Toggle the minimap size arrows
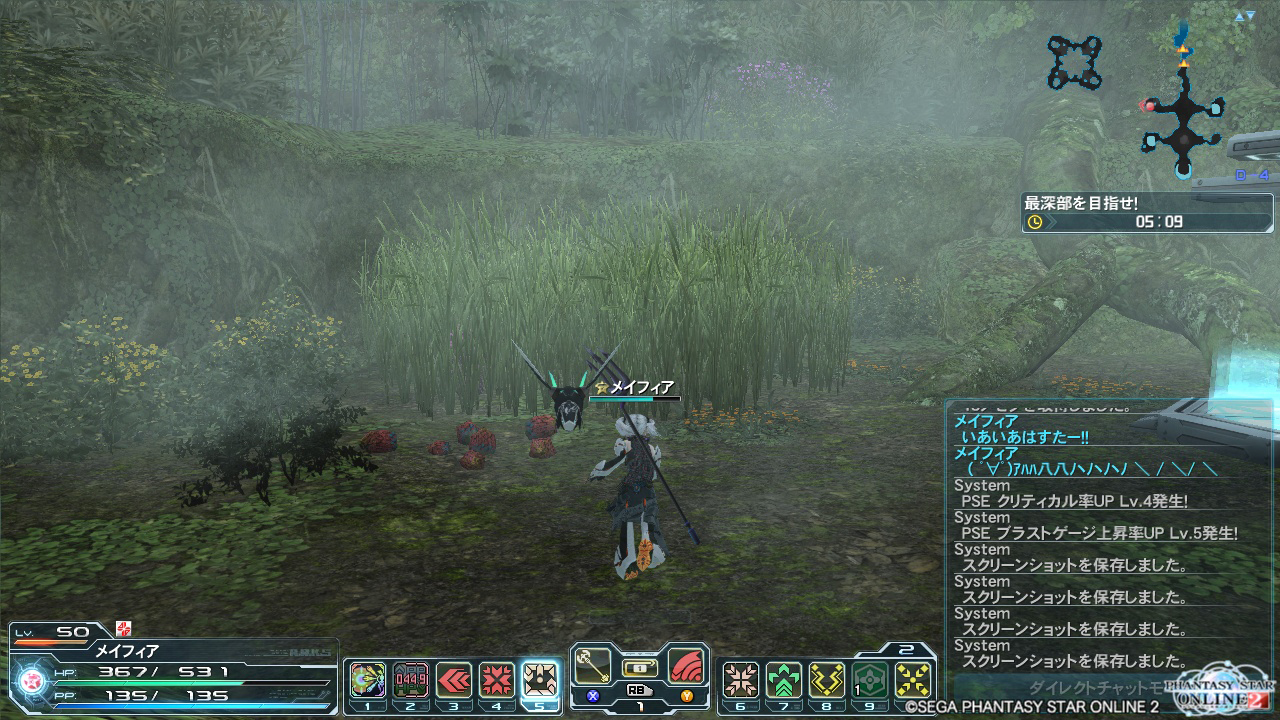 [1244, 17]
